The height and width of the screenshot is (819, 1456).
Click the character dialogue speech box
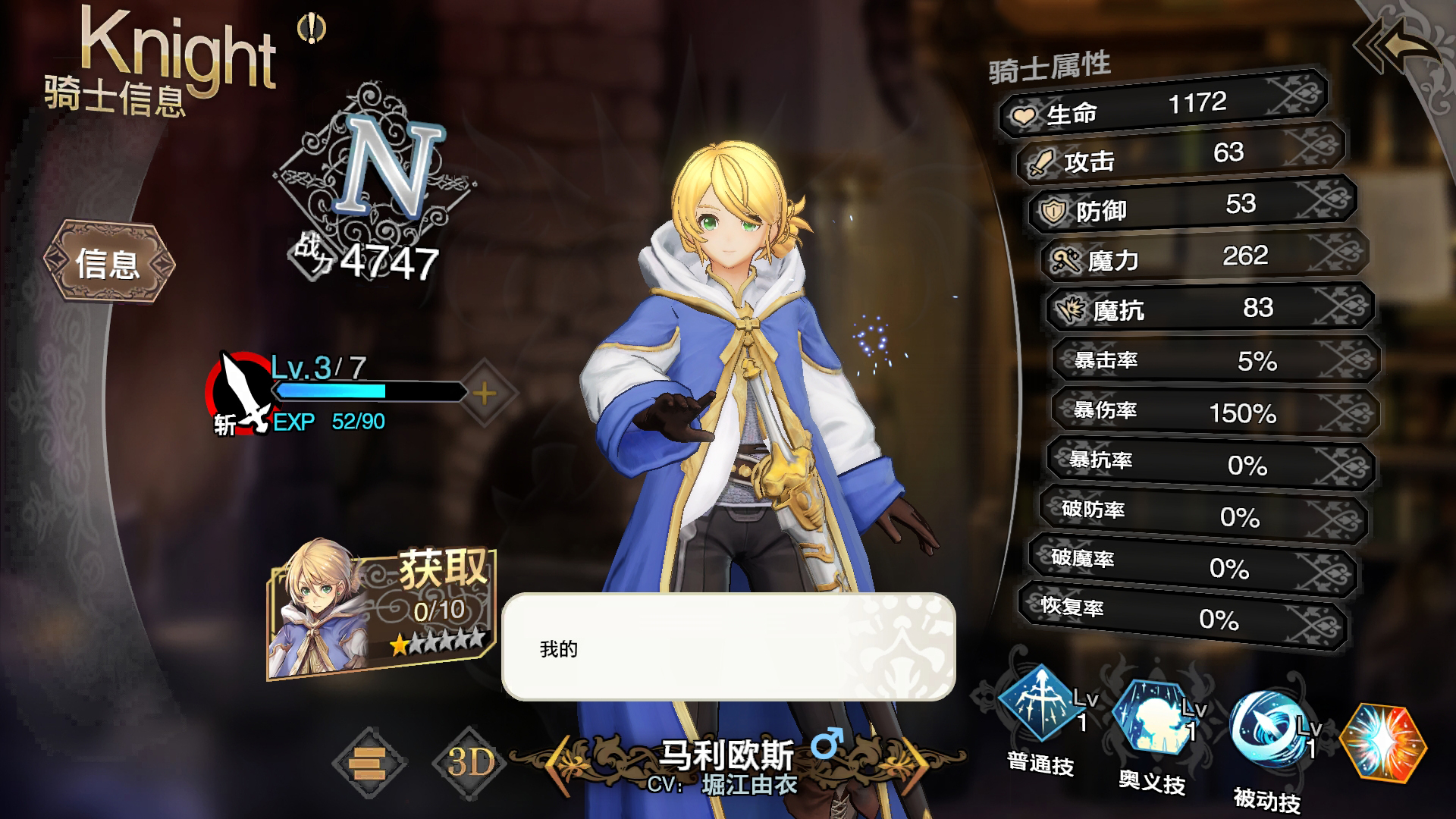pos(728,647)
